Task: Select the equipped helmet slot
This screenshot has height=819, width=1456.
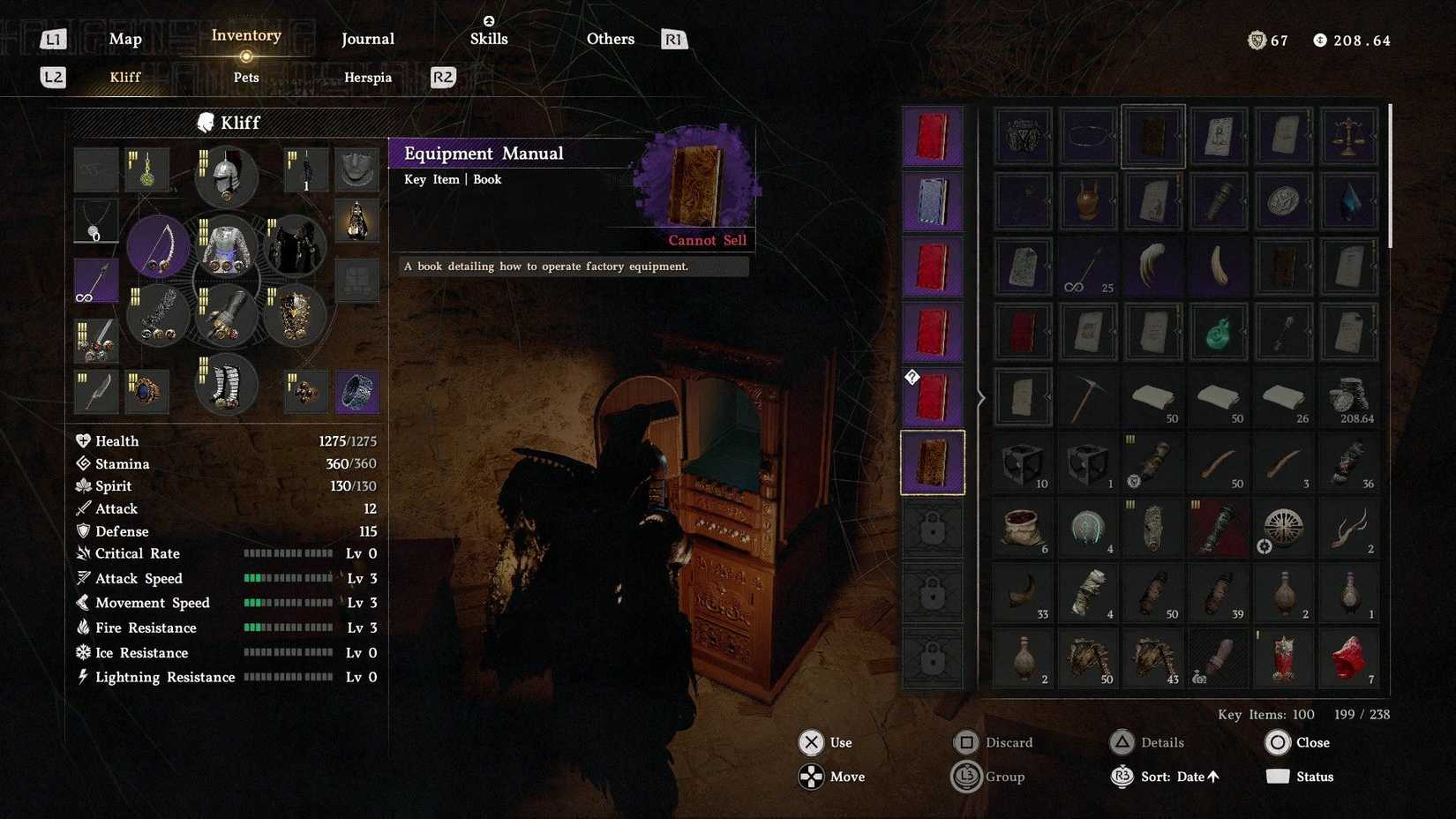Action: (225, 177)
